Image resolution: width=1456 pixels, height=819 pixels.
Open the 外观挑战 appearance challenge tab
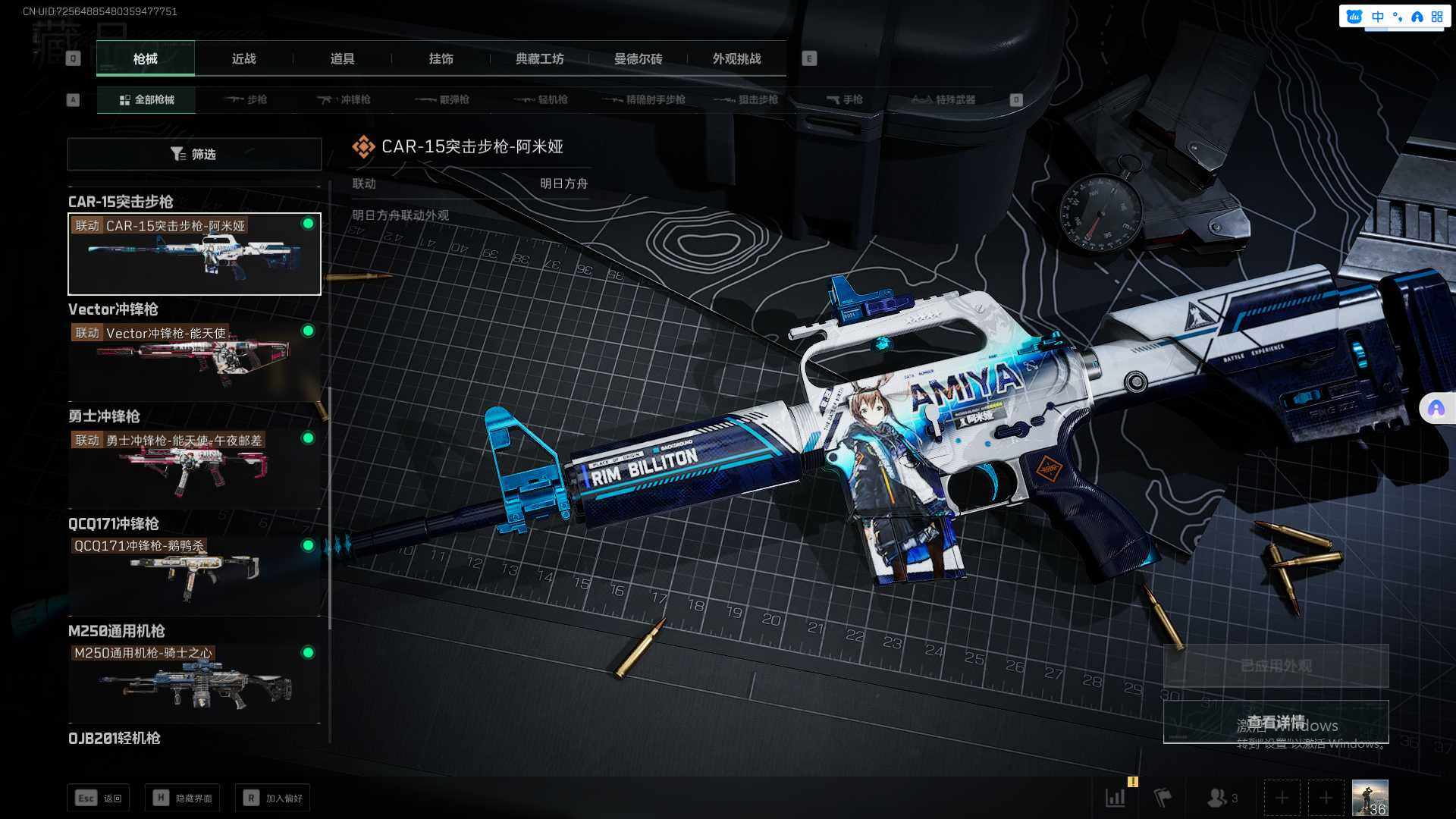point(736,59)
